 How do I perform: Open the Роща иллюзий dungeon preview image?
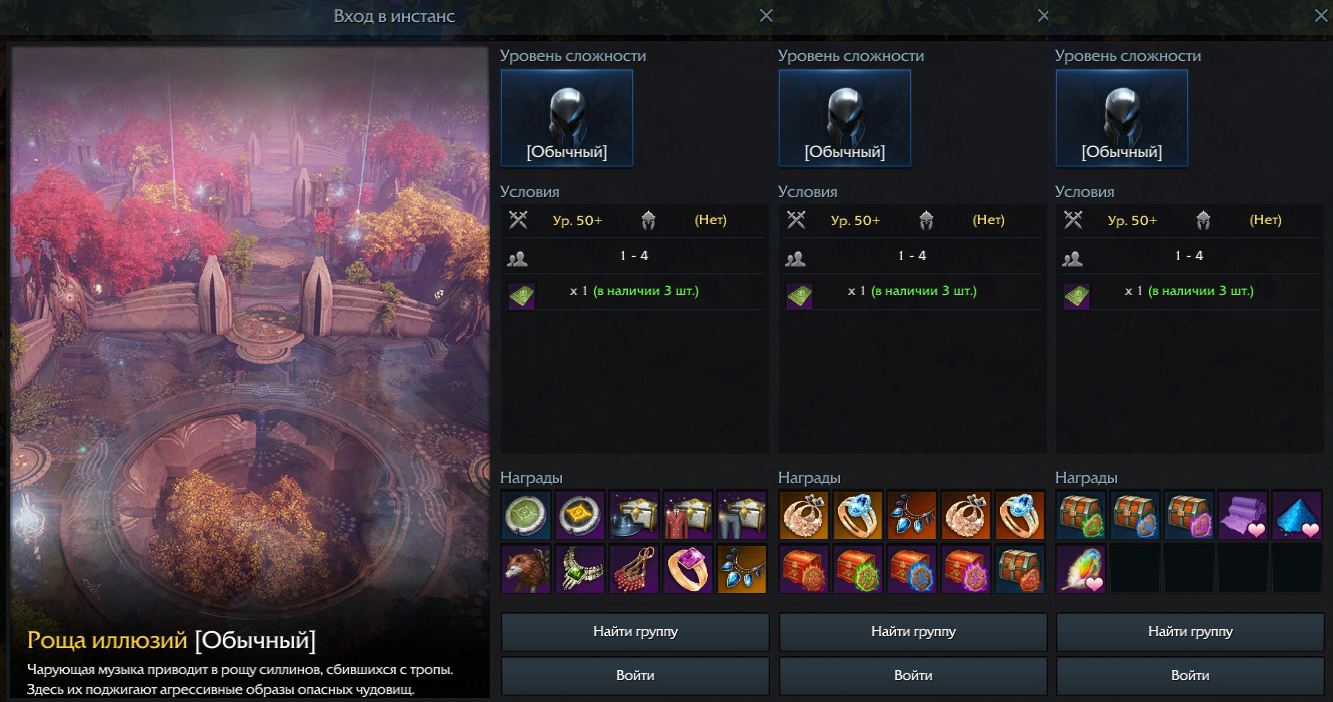[x=250, y=330]
